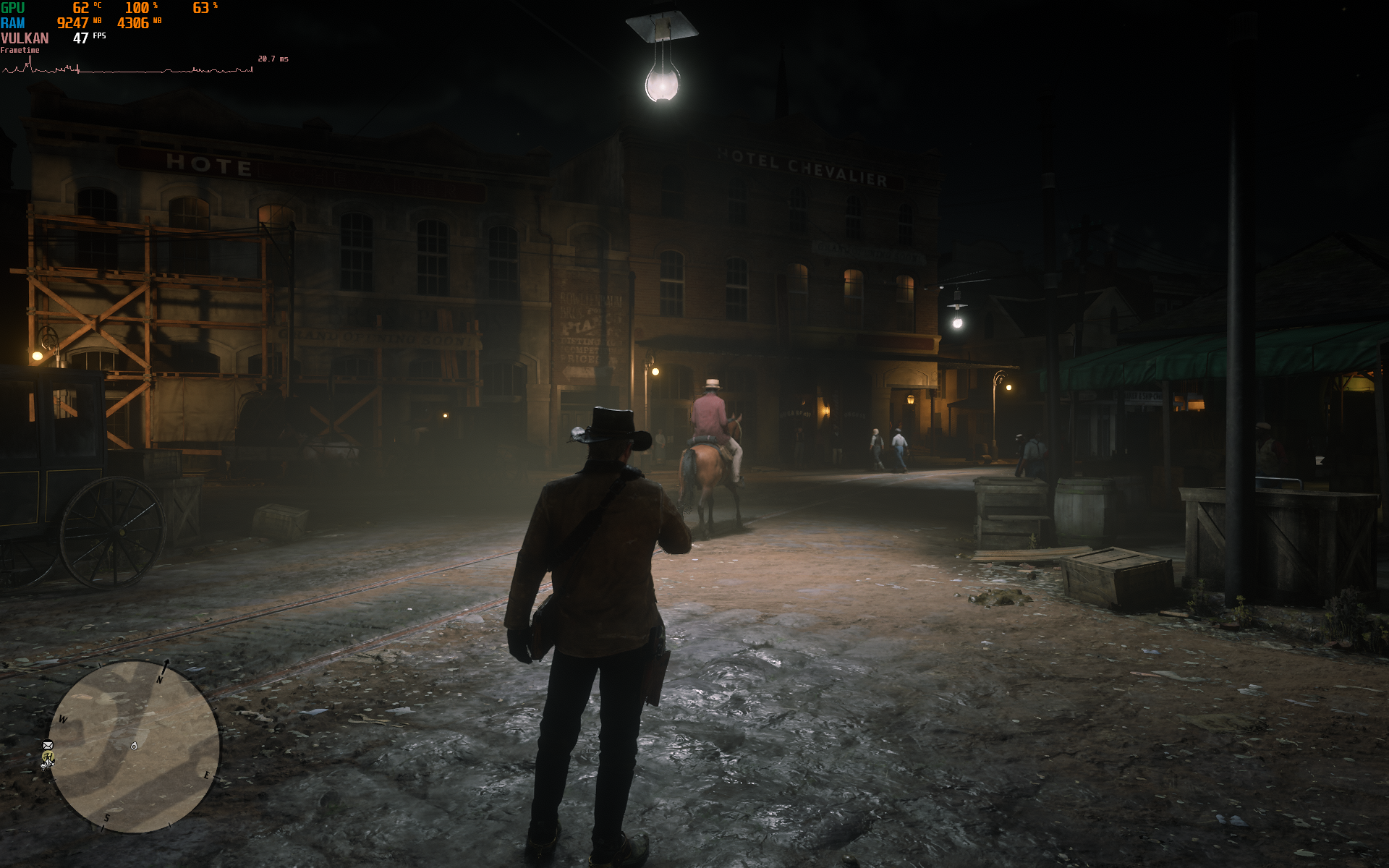1389x868 pixels.
Task: Open the circular minimap radar
Action: pyautogui.click(x=135, y=746)
